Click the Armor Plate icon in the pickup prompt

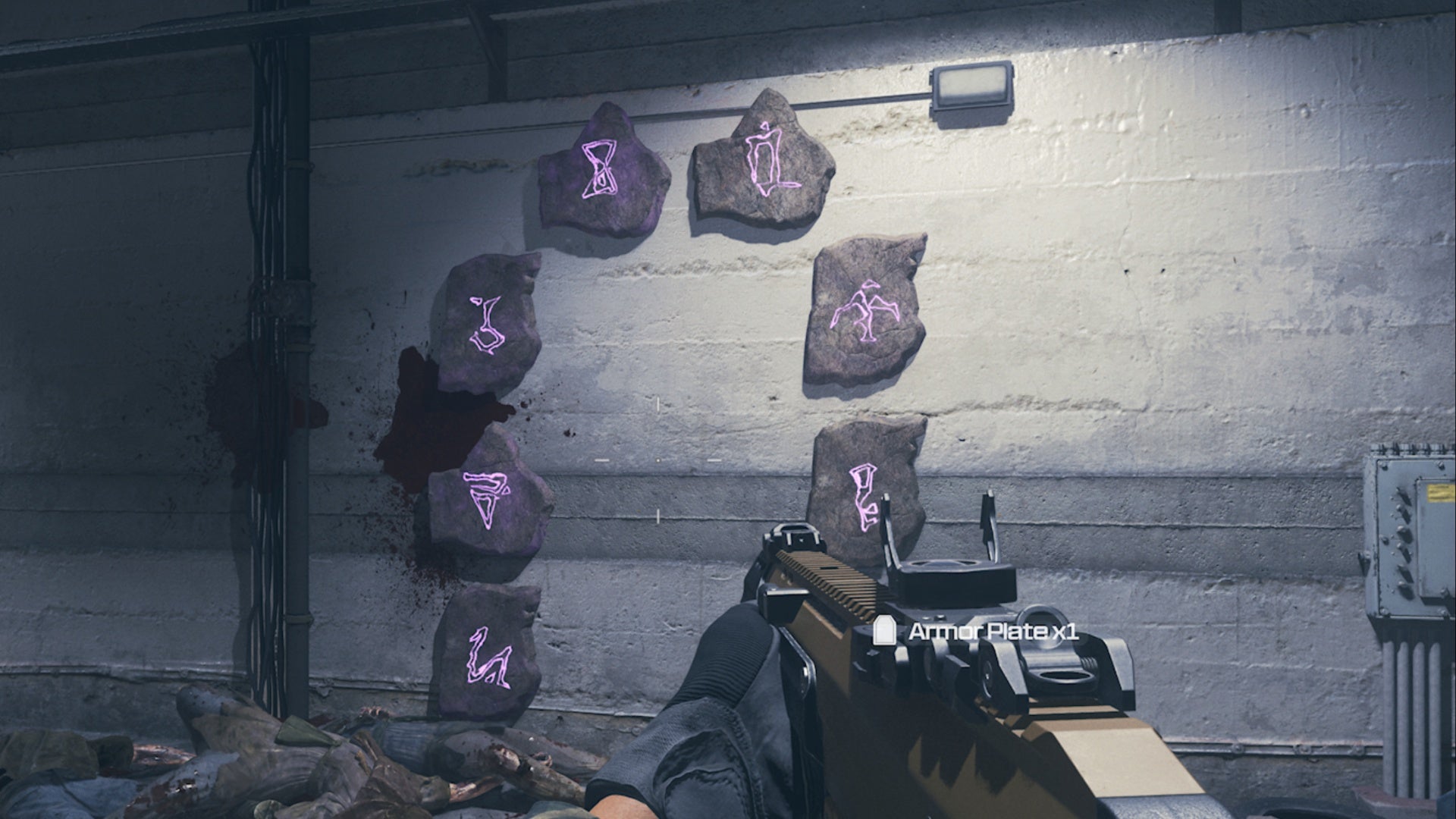(886, 629)
